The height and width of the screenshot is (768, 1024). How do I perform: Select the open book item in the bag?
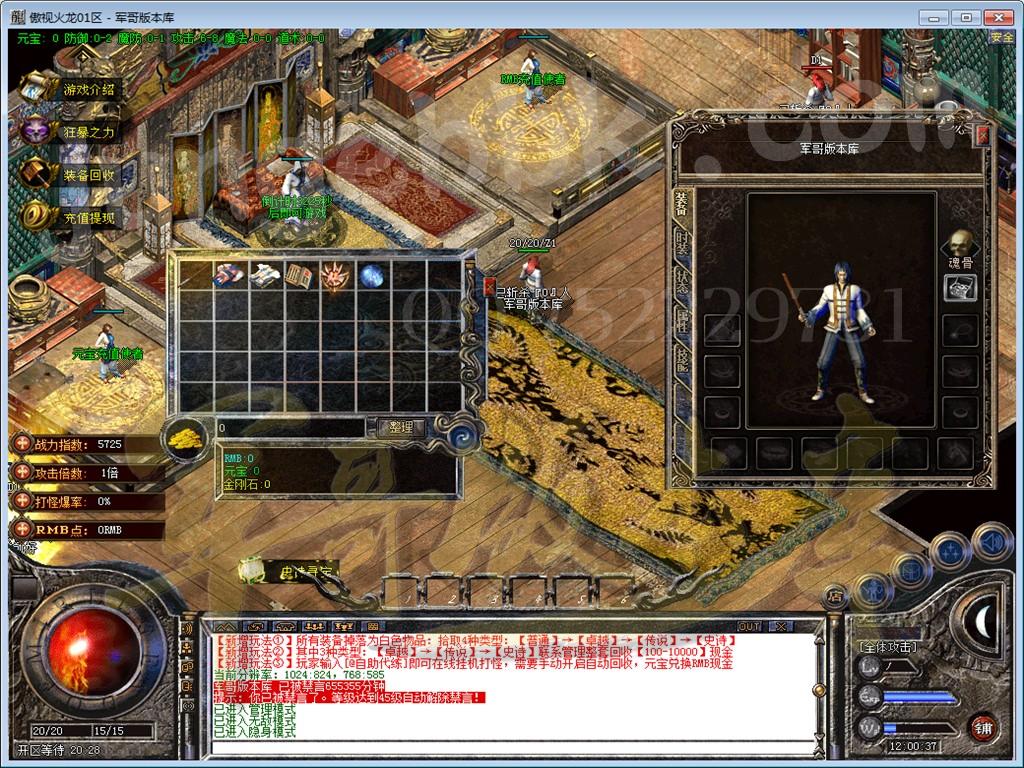coord(300,275)
